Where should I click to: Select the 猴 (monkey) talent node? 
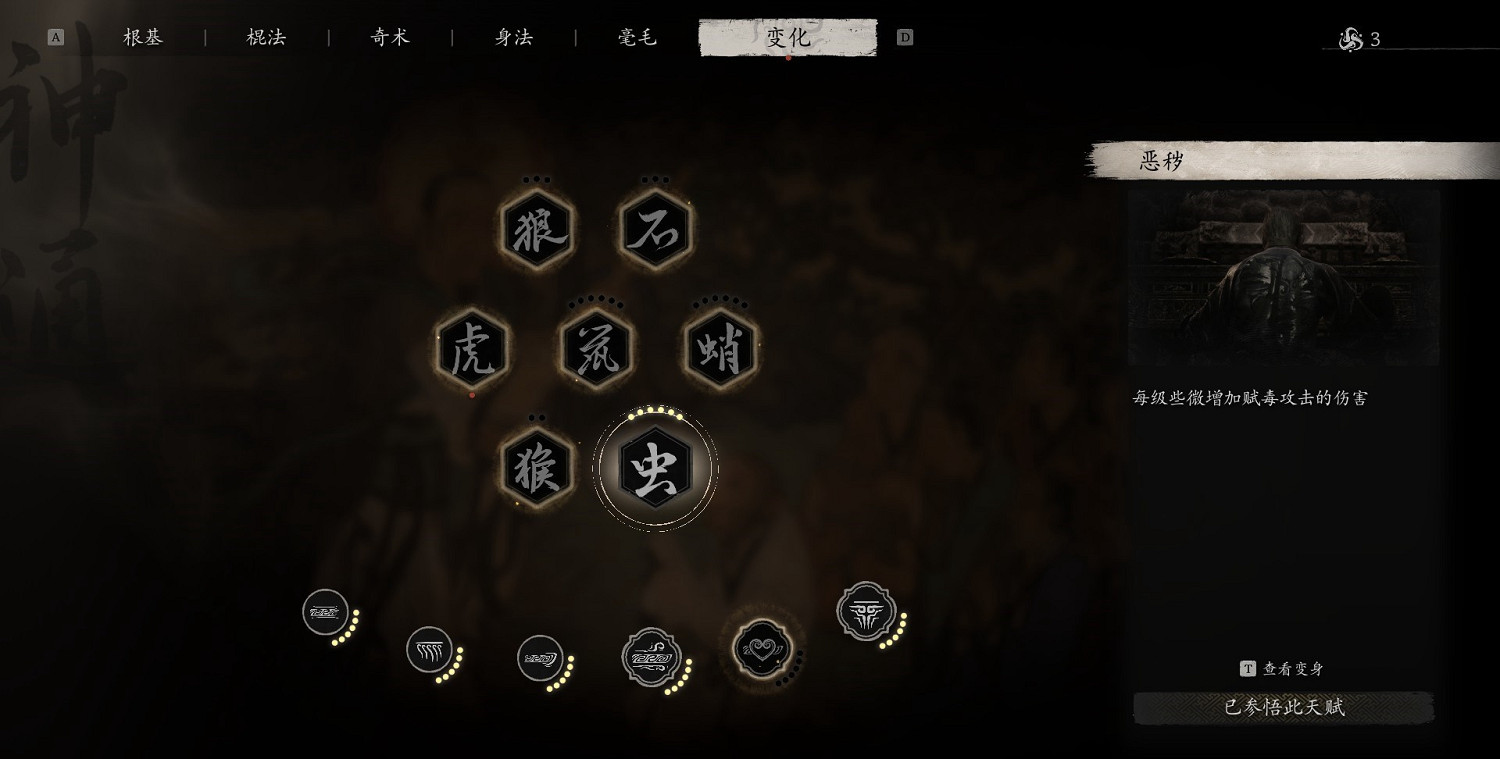pos(536,468)
